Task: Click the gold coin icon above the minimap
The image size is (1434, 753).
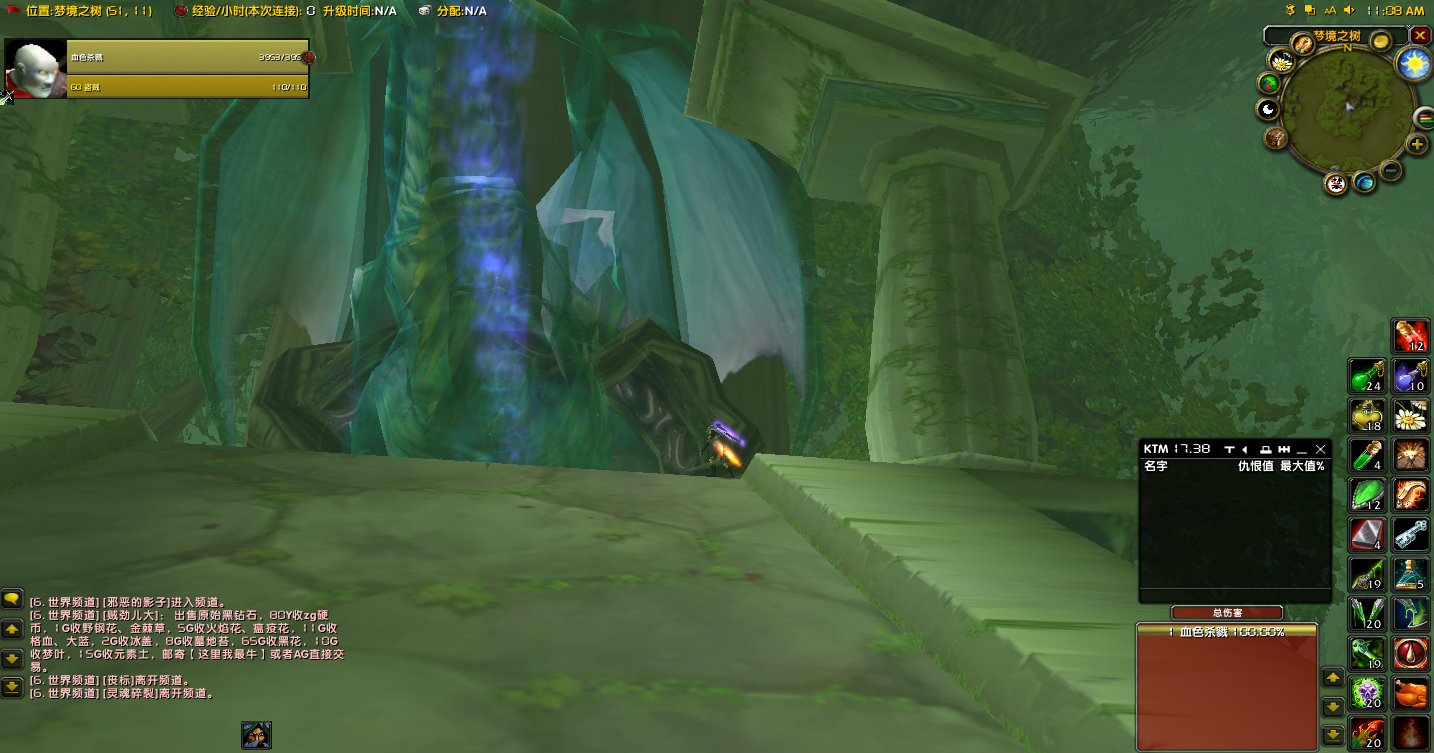Action: tap(1381, 40)
